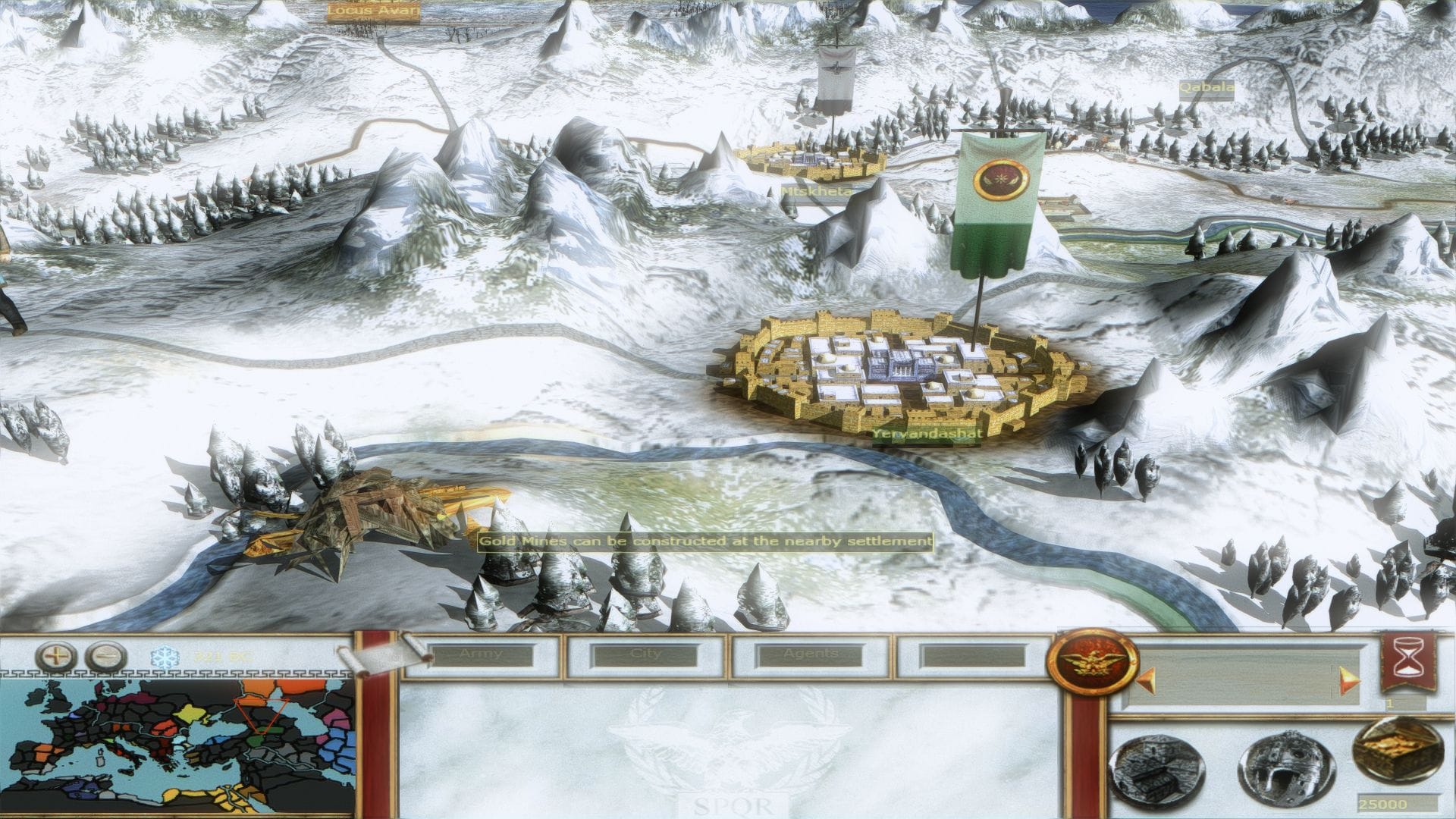Click on the campaign minimap

178,747
